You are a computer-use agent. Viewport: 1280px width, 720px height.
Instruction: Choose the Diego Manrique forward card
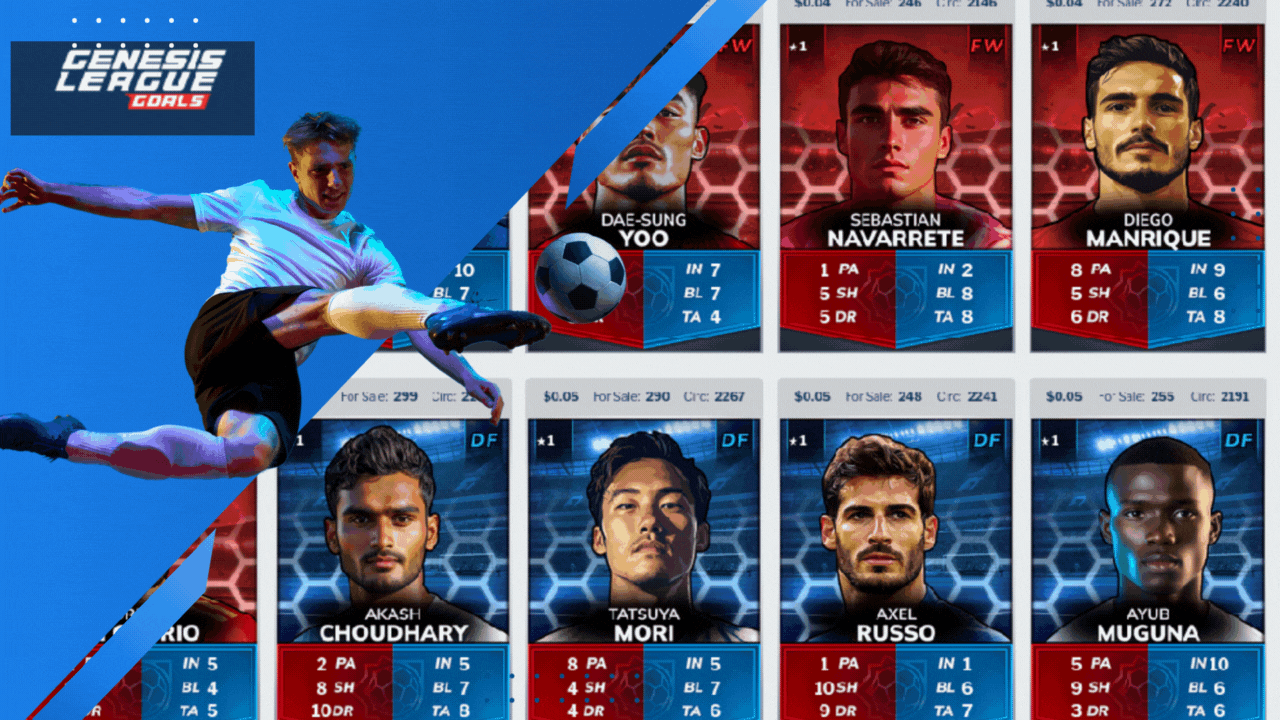tap(1146, 180)
